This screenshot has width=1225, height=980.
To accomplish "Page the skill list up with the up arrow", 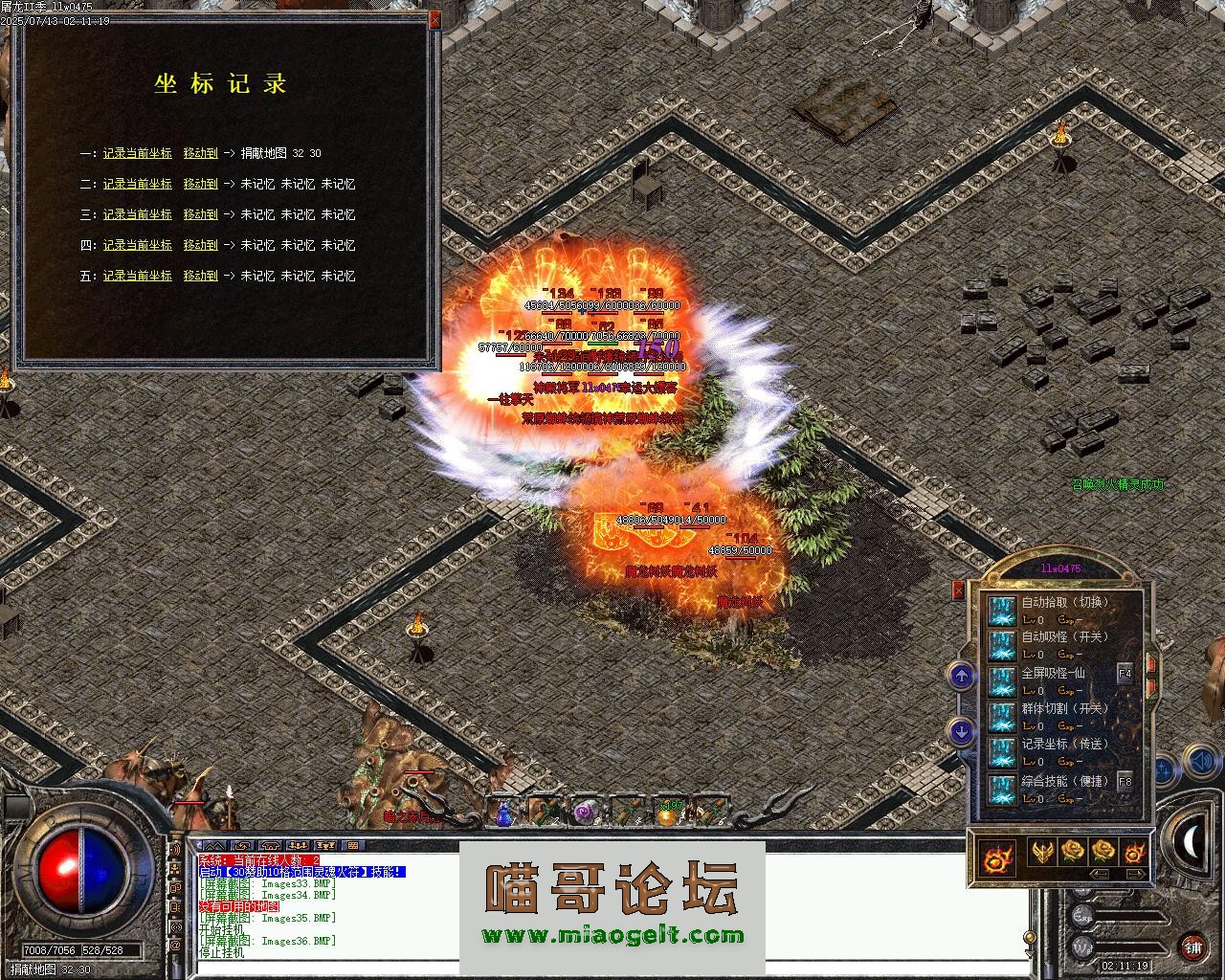I will click(961, 676).
